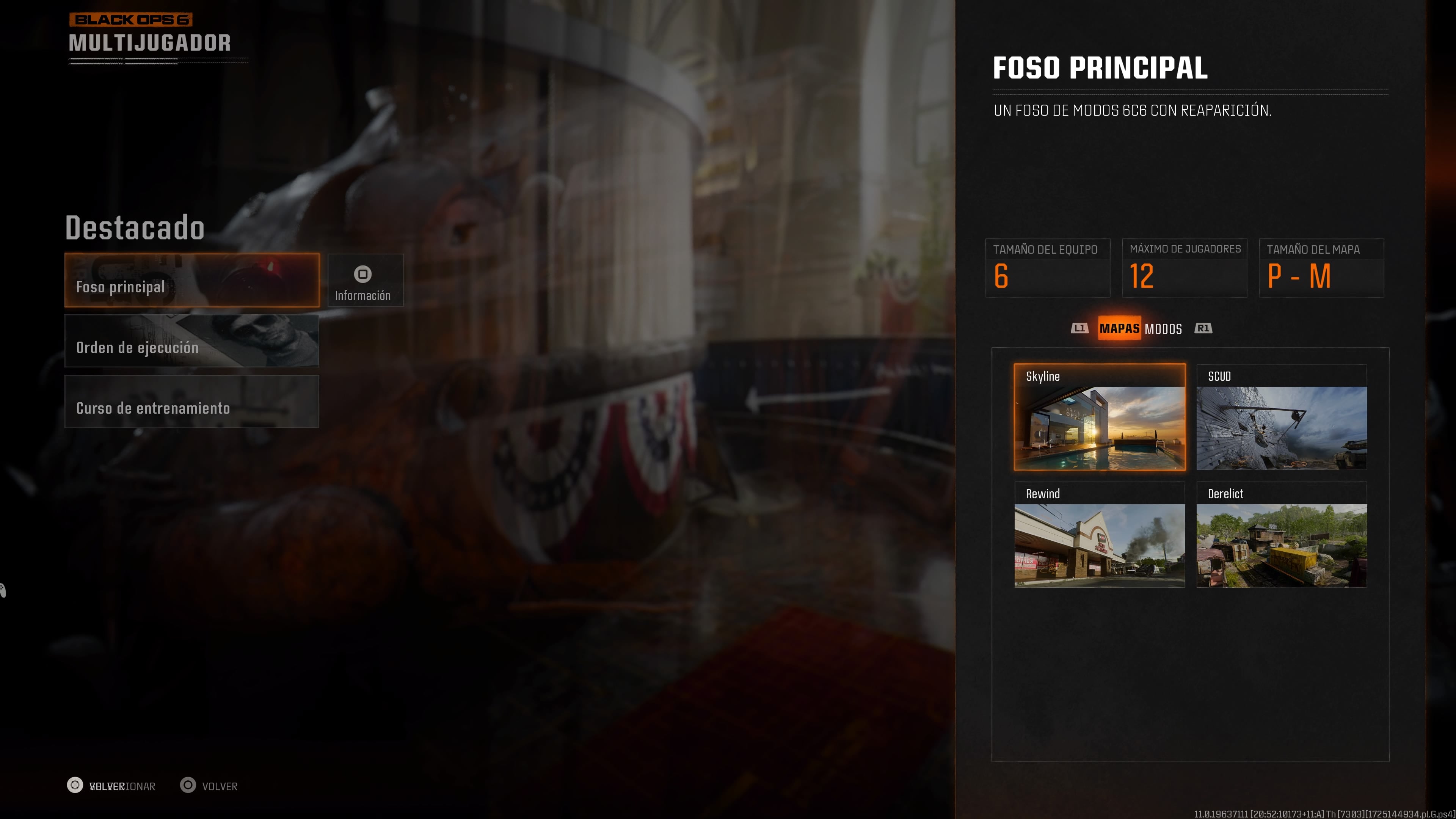Select the SCUD map thumbnail
Viewport: 1456px width, 819px height.
(x=1281, y=417)
